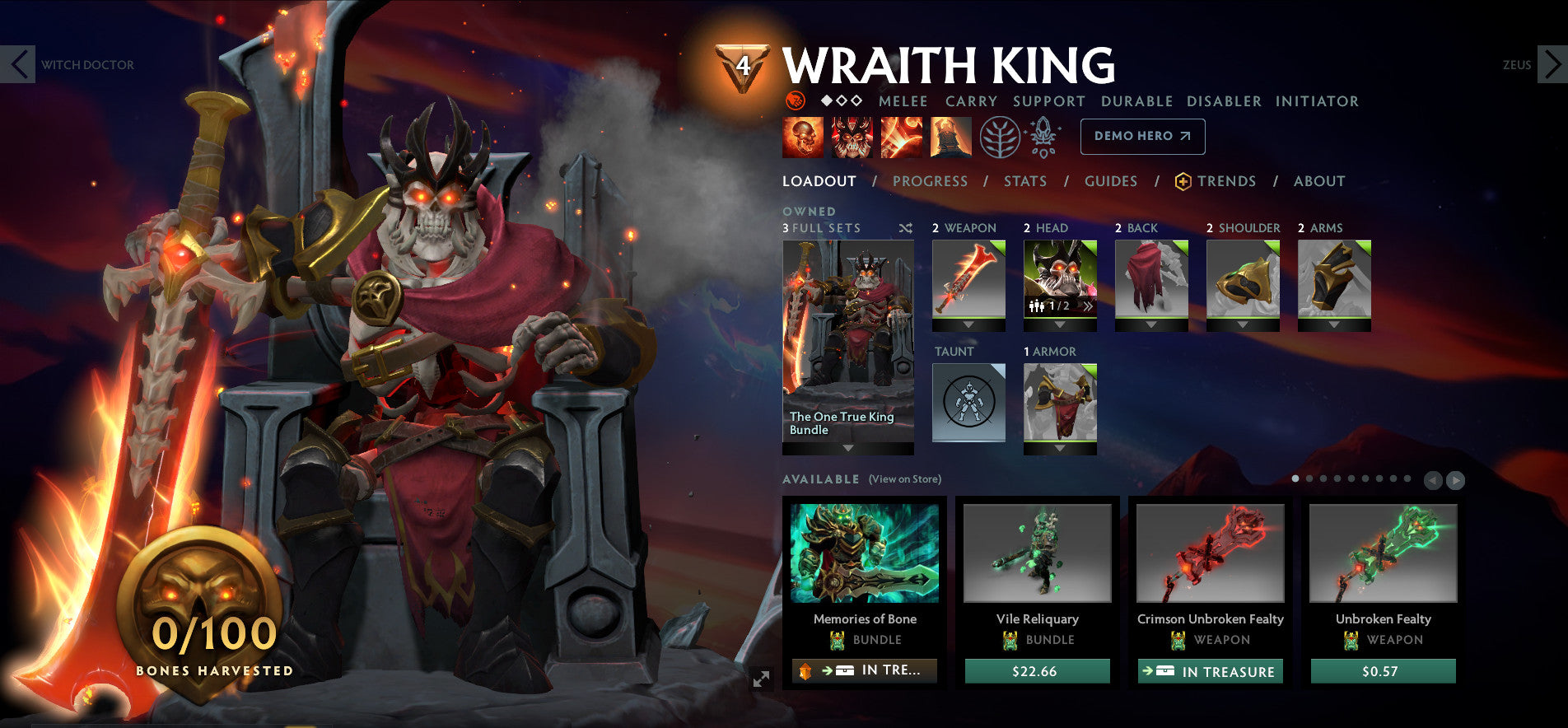The width and height of the screenshot is (1568, 728).
Task: Open the GUIDES tab
Action: [1110, 182]
